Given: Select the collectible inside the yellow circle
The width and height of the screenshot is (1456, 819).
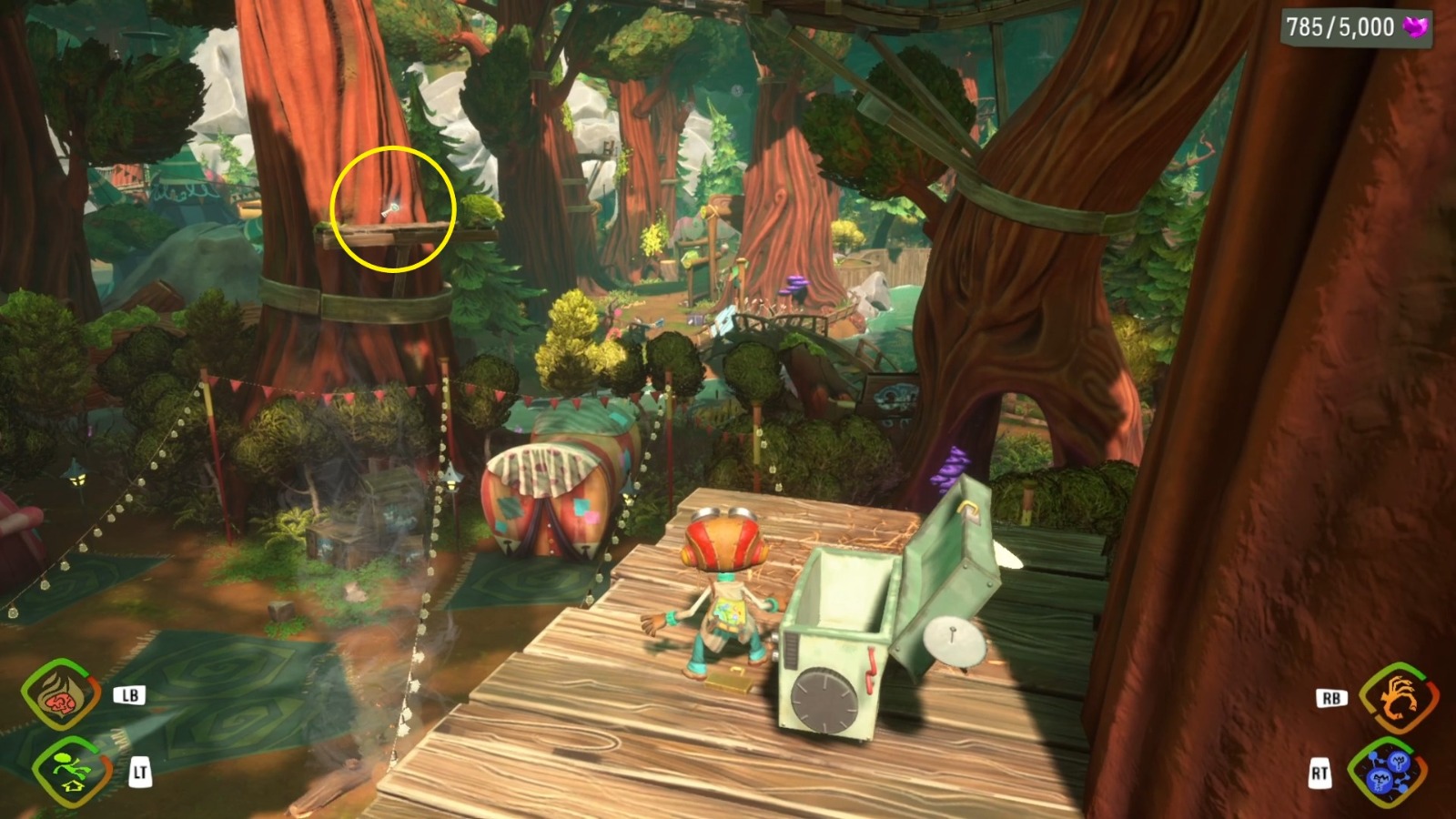Looking at the screenshot, I should click(391, 209).
